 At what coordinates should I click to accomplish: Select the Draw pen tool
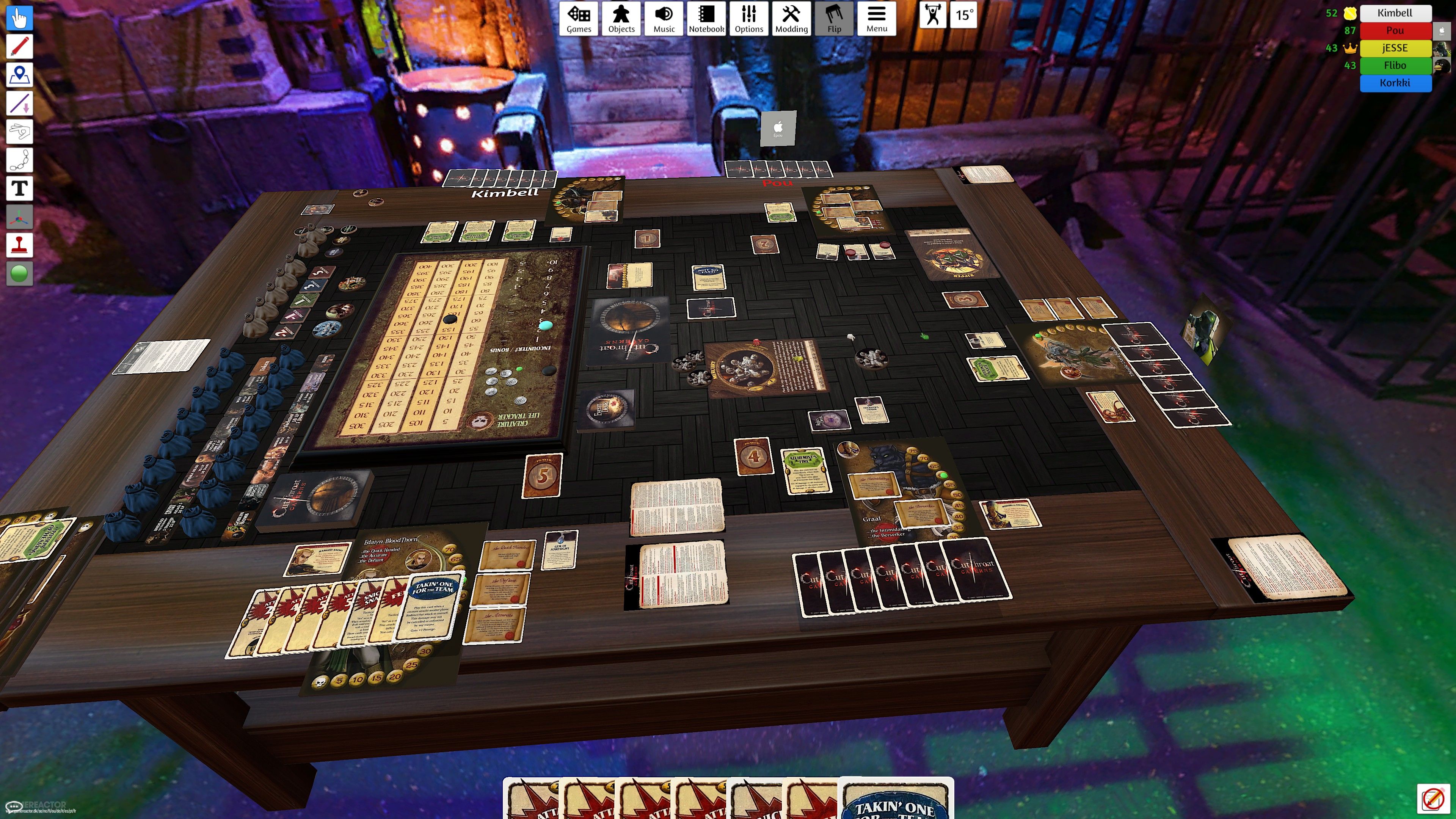point(19,46)
